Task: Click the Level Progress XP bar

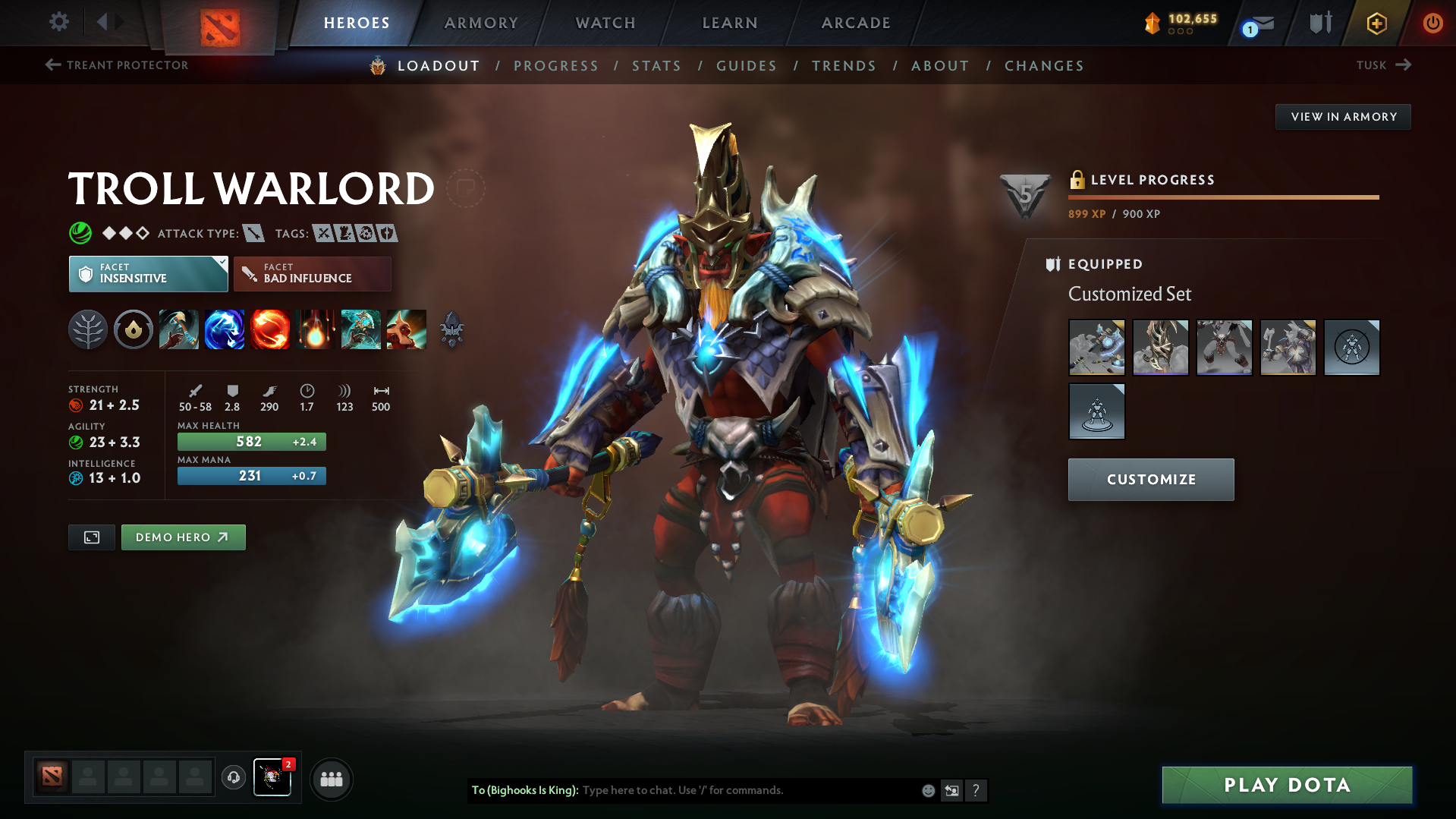Action: tap(1223, 198)
